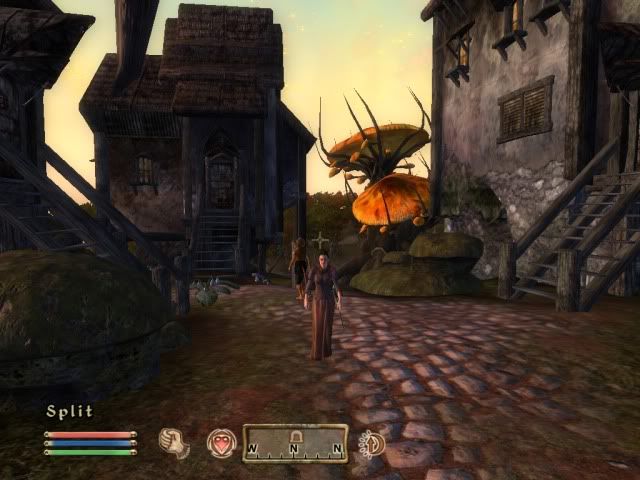
Task: Click the compass bar
Action: pyautogui.click(x=295, y=443)
